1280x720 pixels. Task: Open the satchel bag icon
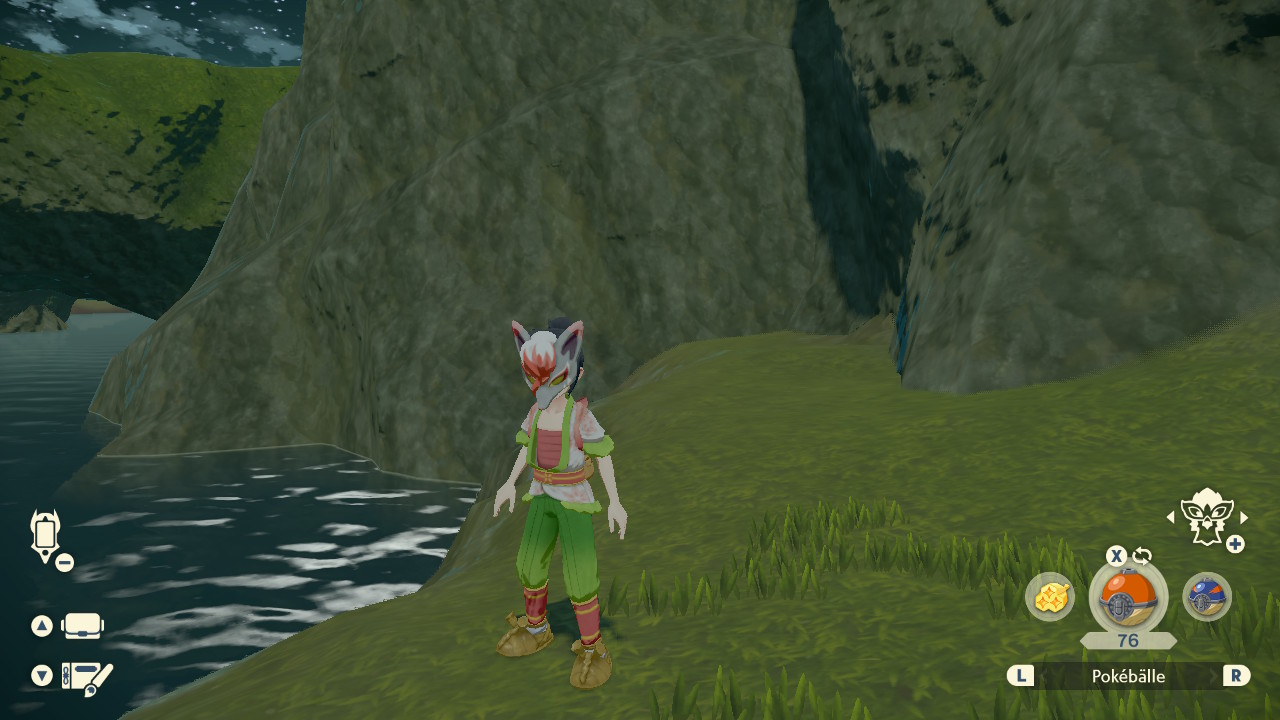click(82, 627)
